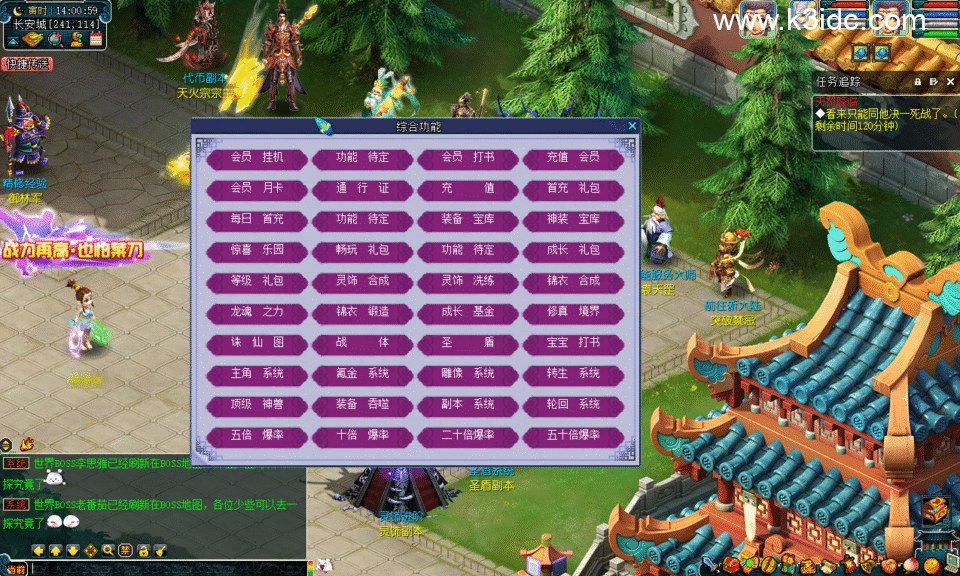Choose the 修真 境界 button
The height and width of the screenshot is (576, 960).
coord(573,312)
